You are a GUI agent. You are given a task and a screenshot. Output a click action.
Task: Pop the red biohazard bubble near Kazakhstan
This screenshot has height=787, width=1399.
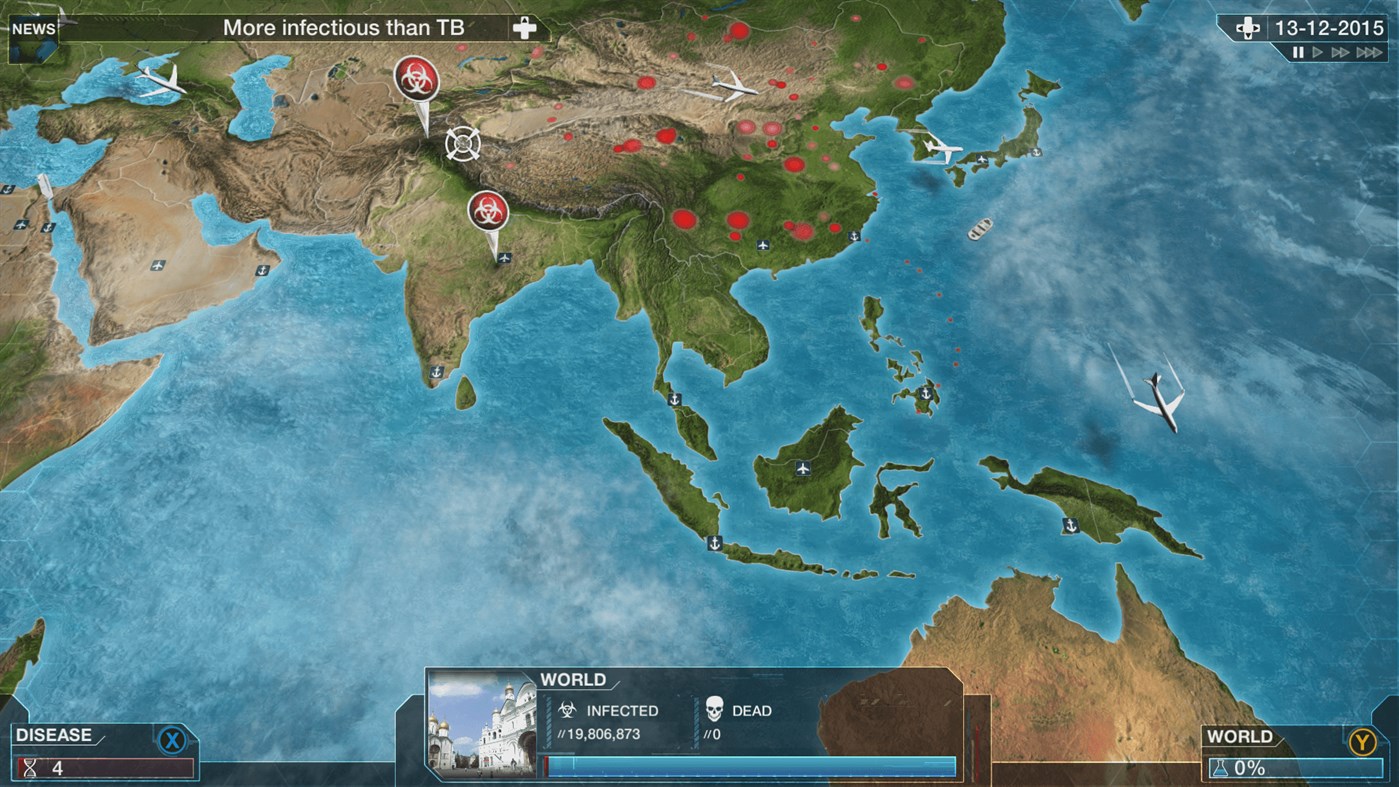[414, 80]
